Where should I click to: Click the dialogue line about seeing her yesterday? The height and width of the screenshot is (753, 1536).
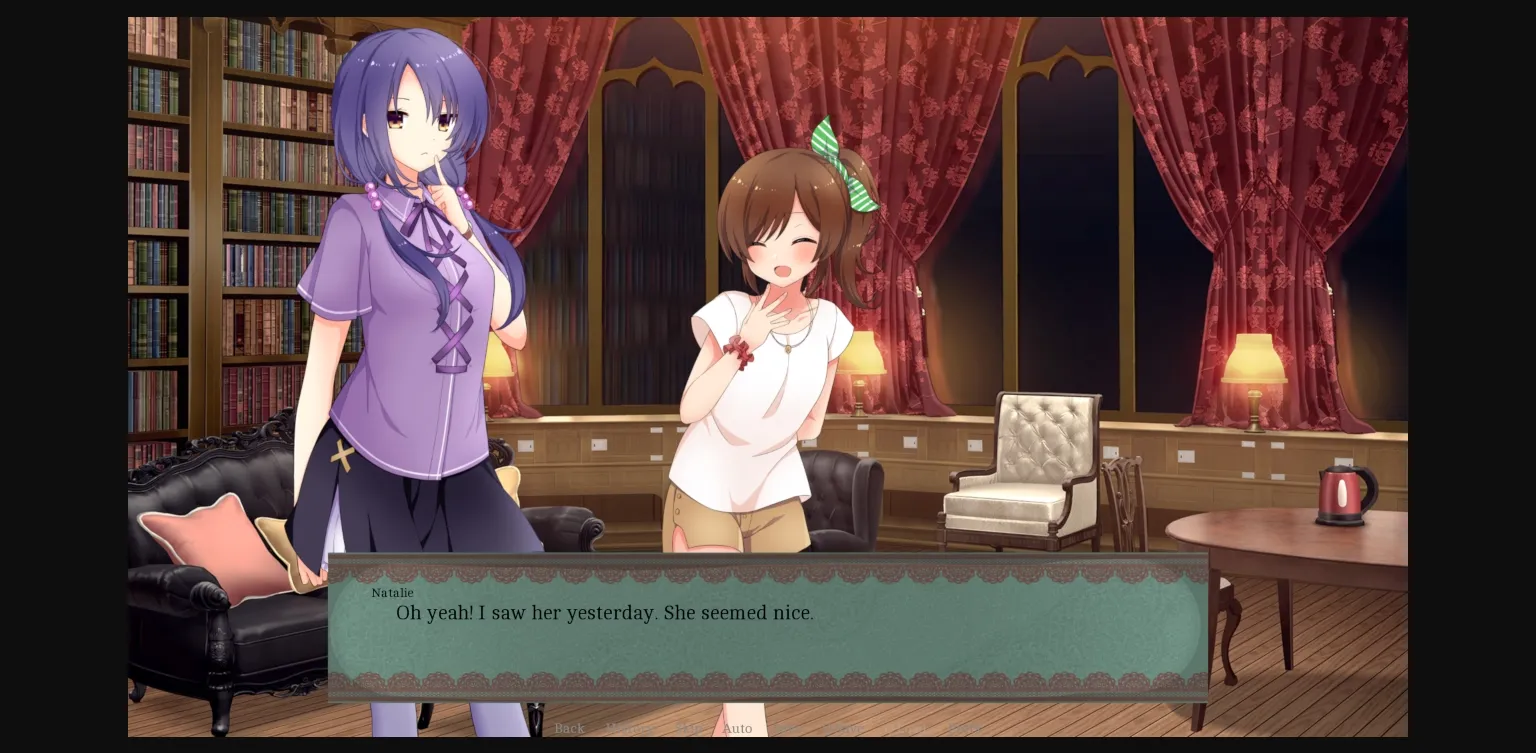[604, 613]
